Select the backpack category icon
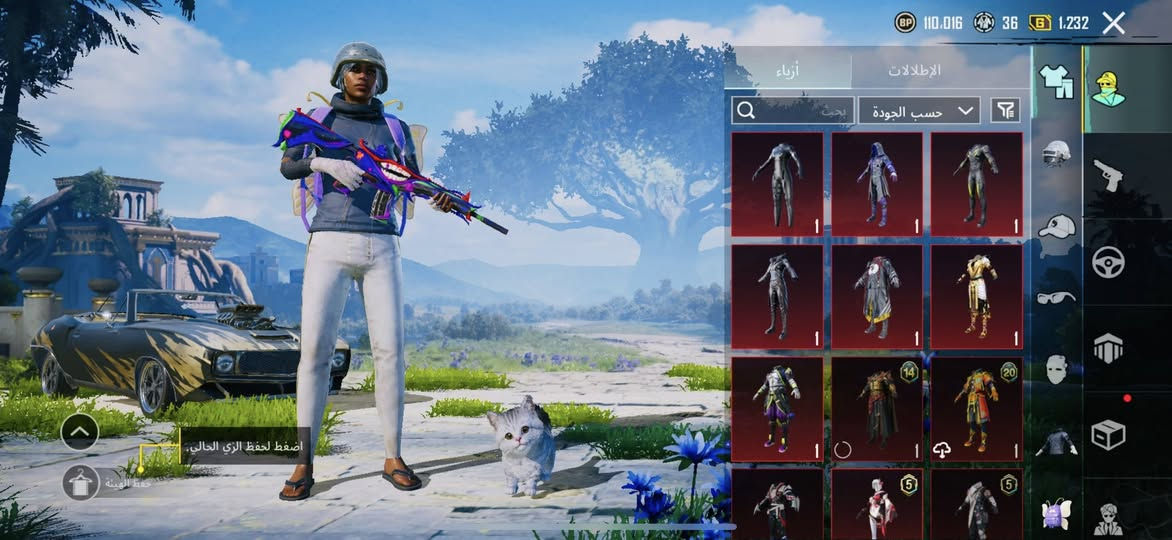Image resolution: width=1172 pixels, height=540 pixels. (1056, 514)
